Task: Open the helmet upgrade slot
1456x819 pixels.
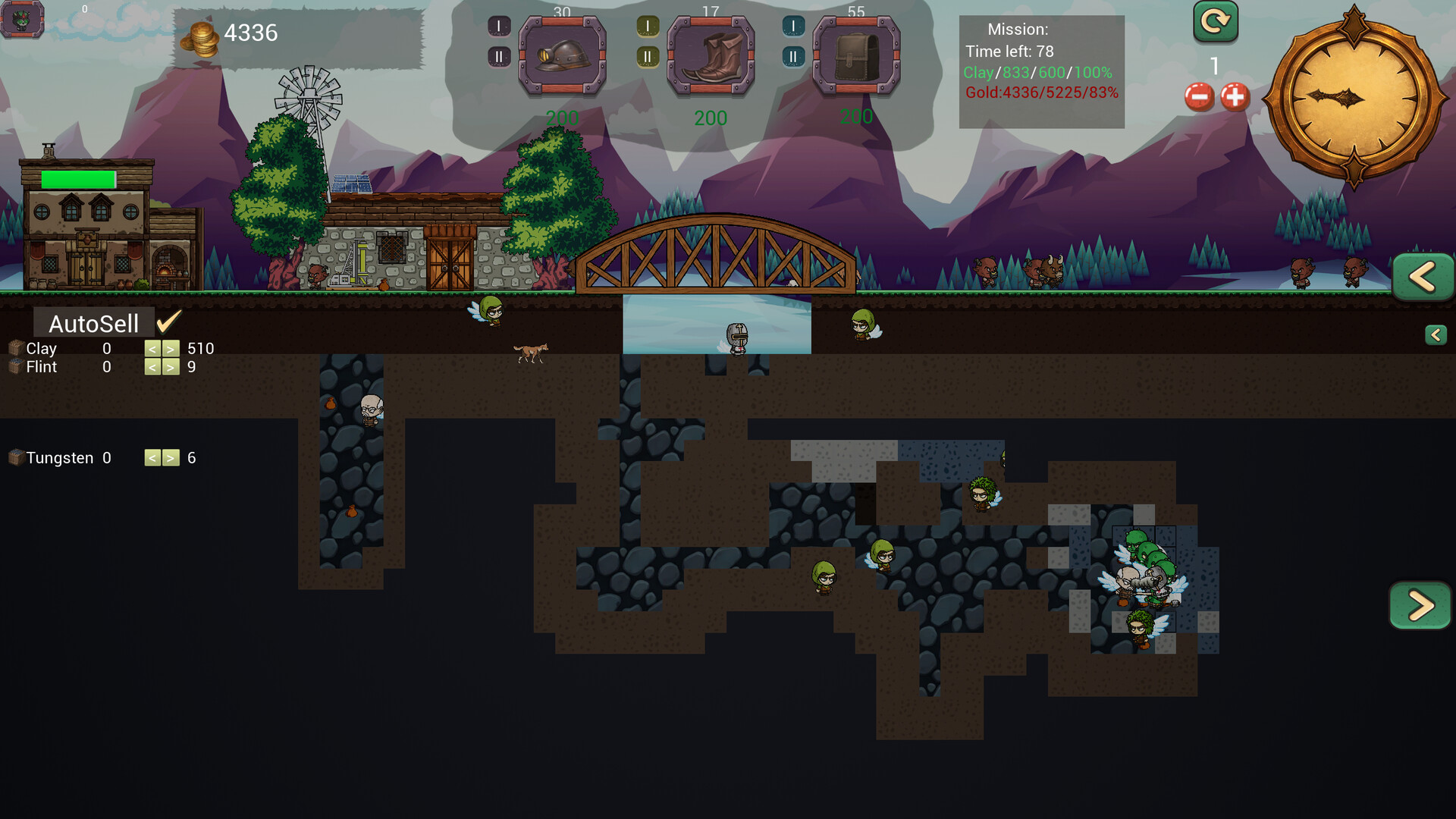Action: pyautogui.click(x=562, y=57)
